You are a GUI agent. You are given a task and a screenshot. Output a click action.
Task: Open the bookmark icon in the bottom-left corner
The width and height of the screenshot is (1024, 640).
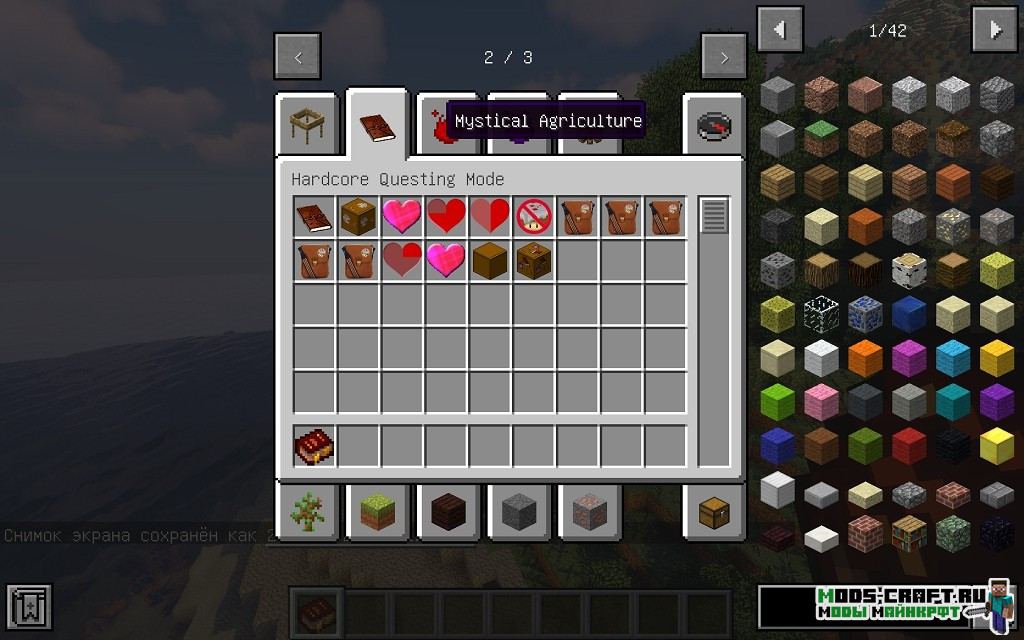(29, 607)
